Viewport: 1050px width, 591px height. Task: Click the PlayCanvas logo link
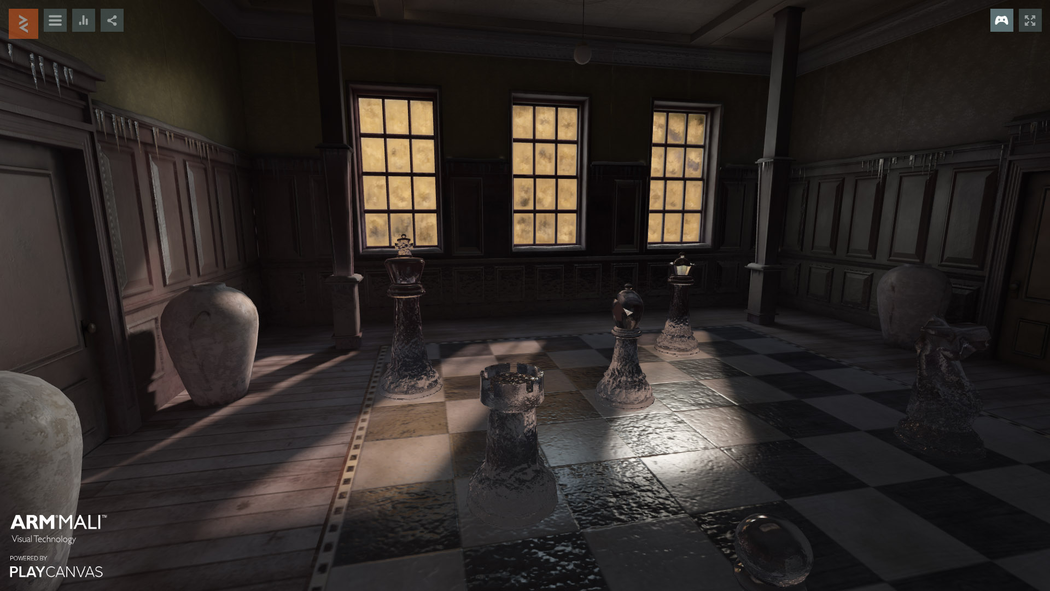(x=56, y=571)
